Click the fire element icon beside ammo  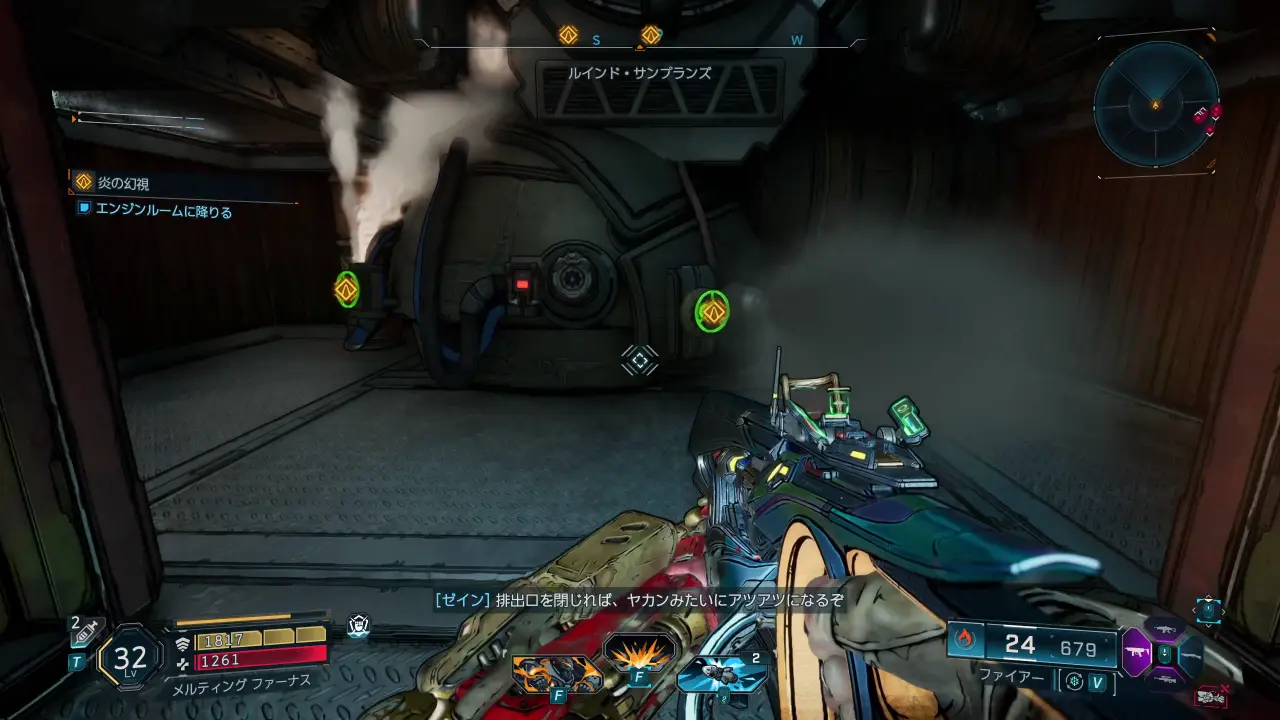pos(965,639)
